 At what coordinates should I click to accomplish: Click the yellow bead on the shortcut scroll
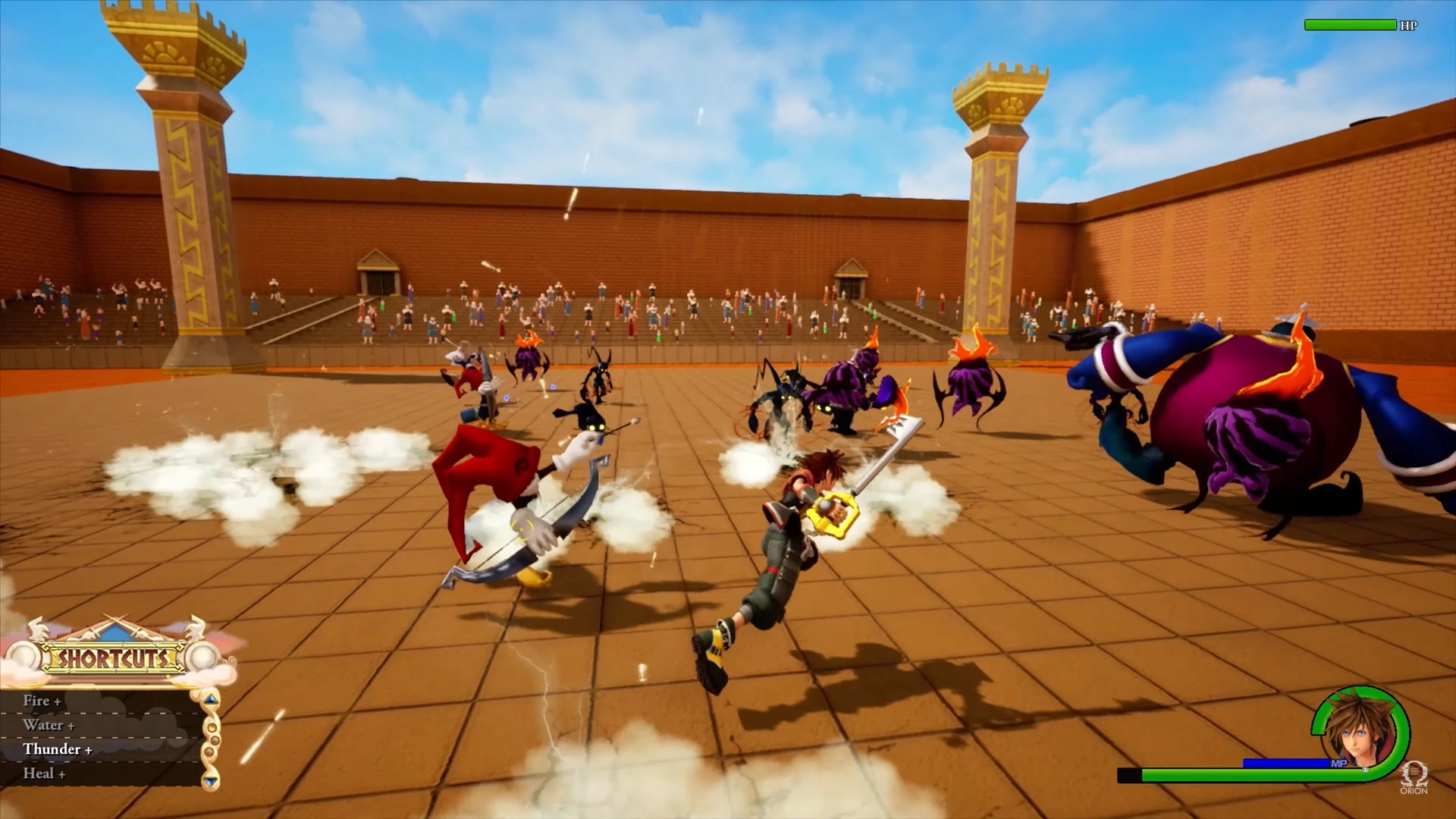pyautogui.click(x=212, y=727)
